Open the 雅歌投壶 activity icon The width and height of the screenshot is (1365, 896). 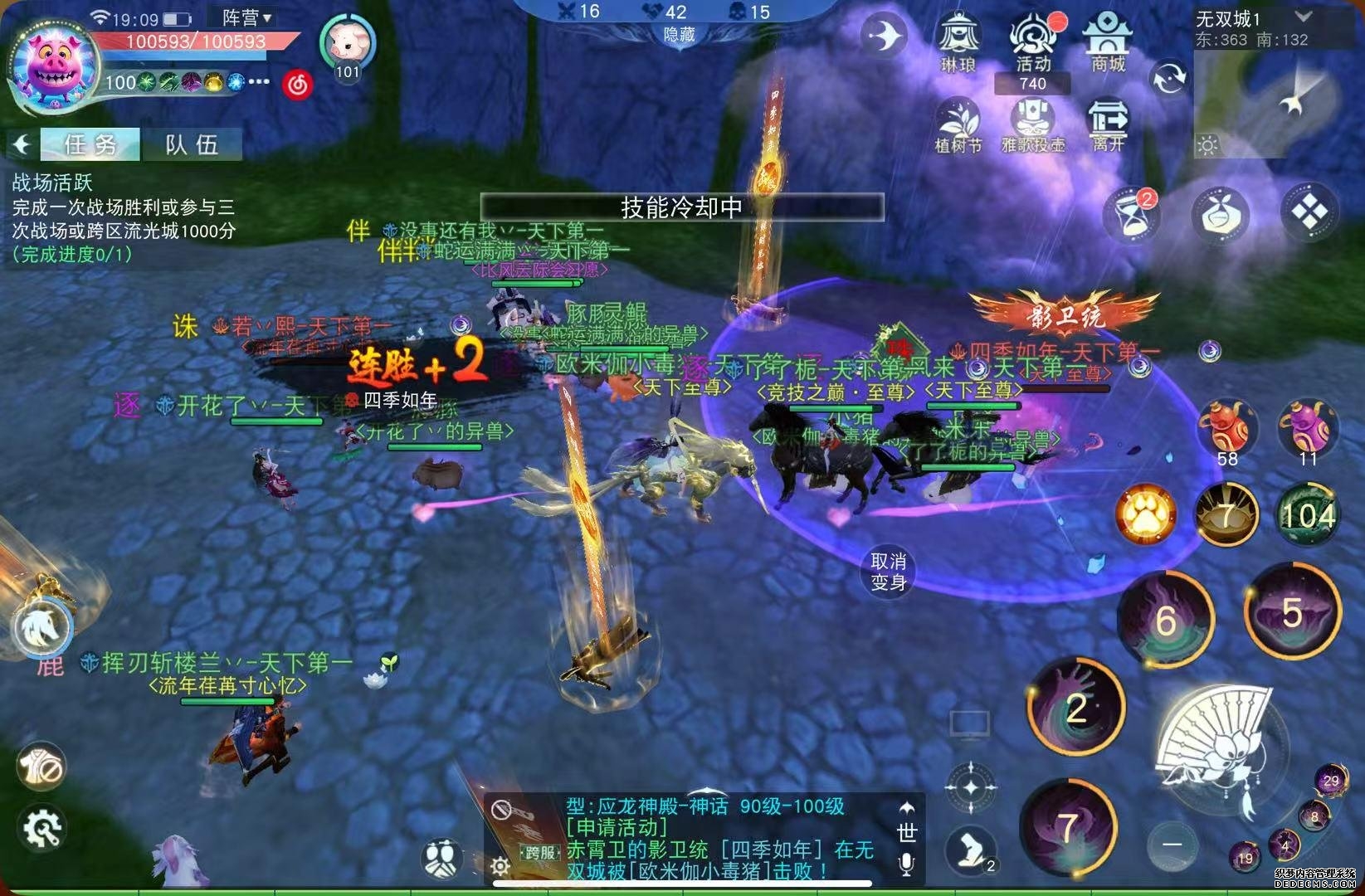tap(1032, 126)
